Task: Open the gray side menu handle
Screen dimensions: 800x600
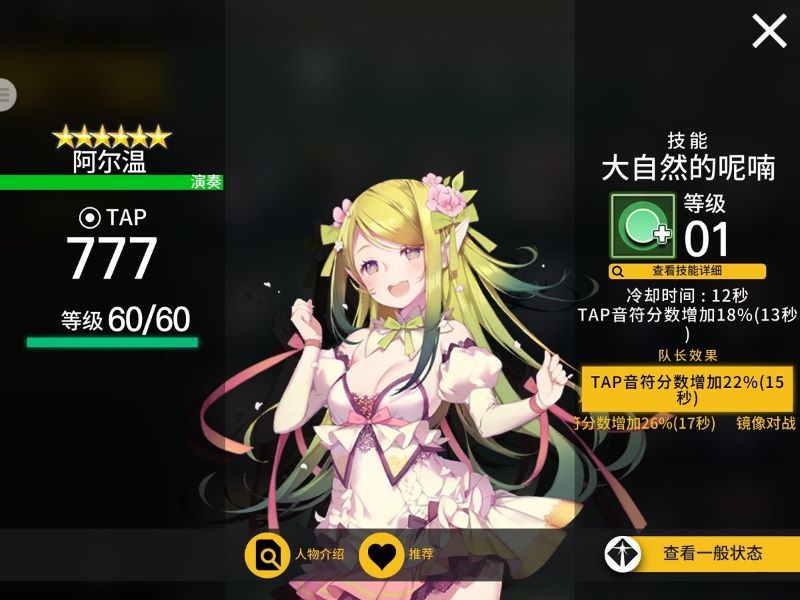Action: [7, 95]
